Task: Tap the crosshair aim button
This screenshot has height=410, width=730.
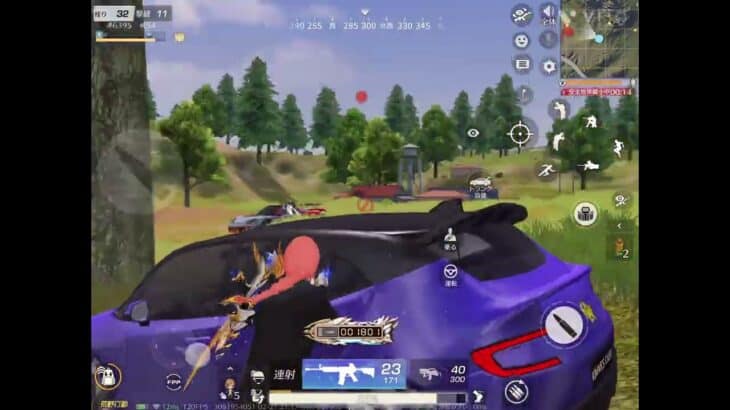Action: (520, 133)
